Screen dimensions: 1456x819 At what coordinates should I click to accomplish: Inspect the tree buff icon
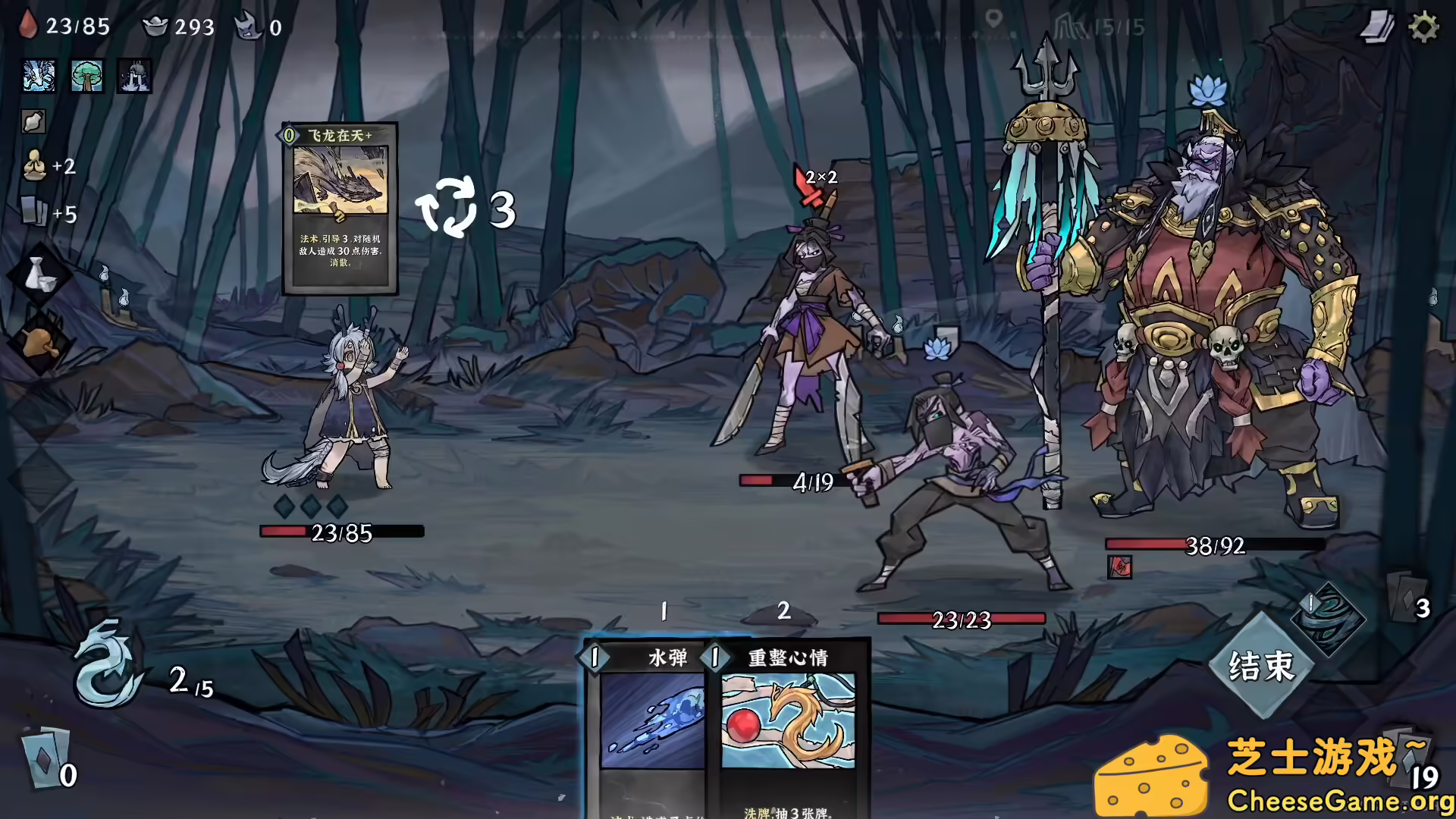[86, 76]
